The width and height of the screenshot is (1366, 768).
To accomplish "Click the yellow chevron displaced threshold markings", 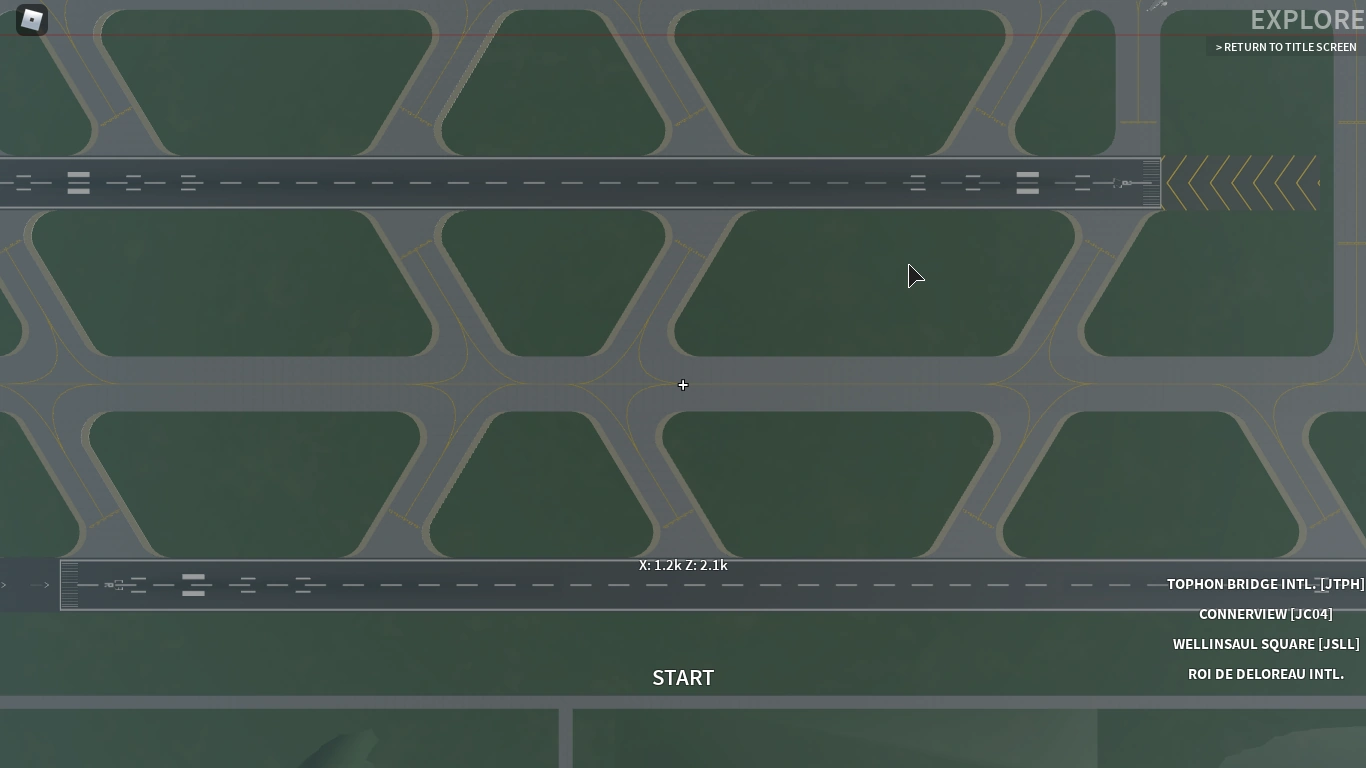I will (x=1240, y=184).
